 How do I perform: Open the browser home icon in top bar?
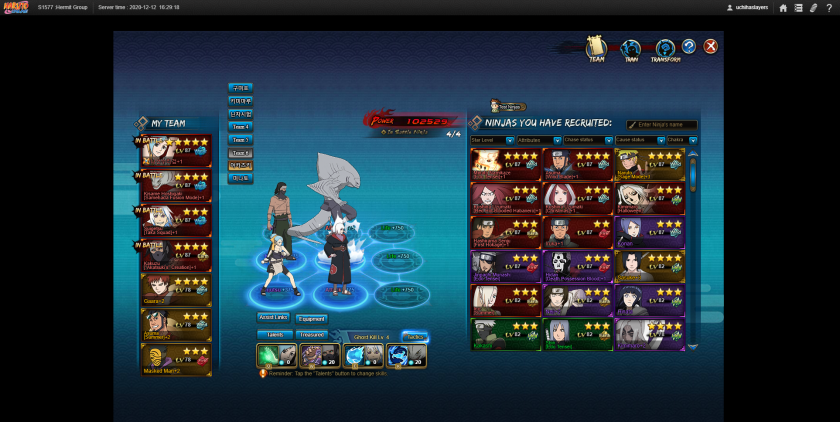click(783, 7)
